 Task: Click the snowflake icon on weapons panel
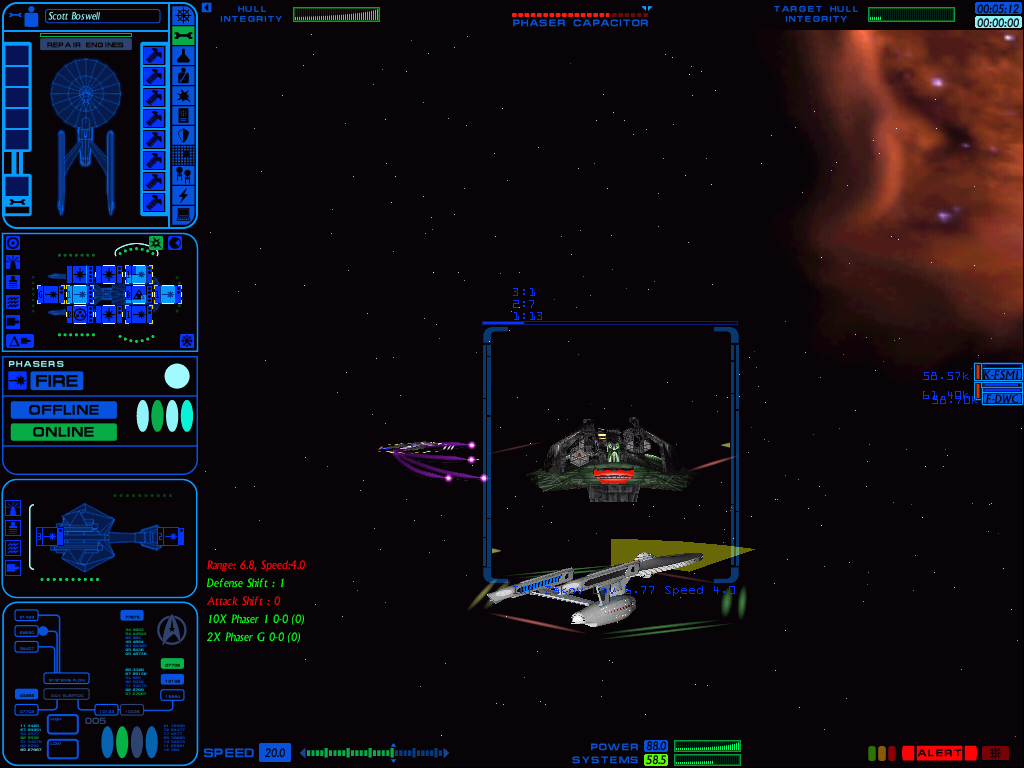186,341
